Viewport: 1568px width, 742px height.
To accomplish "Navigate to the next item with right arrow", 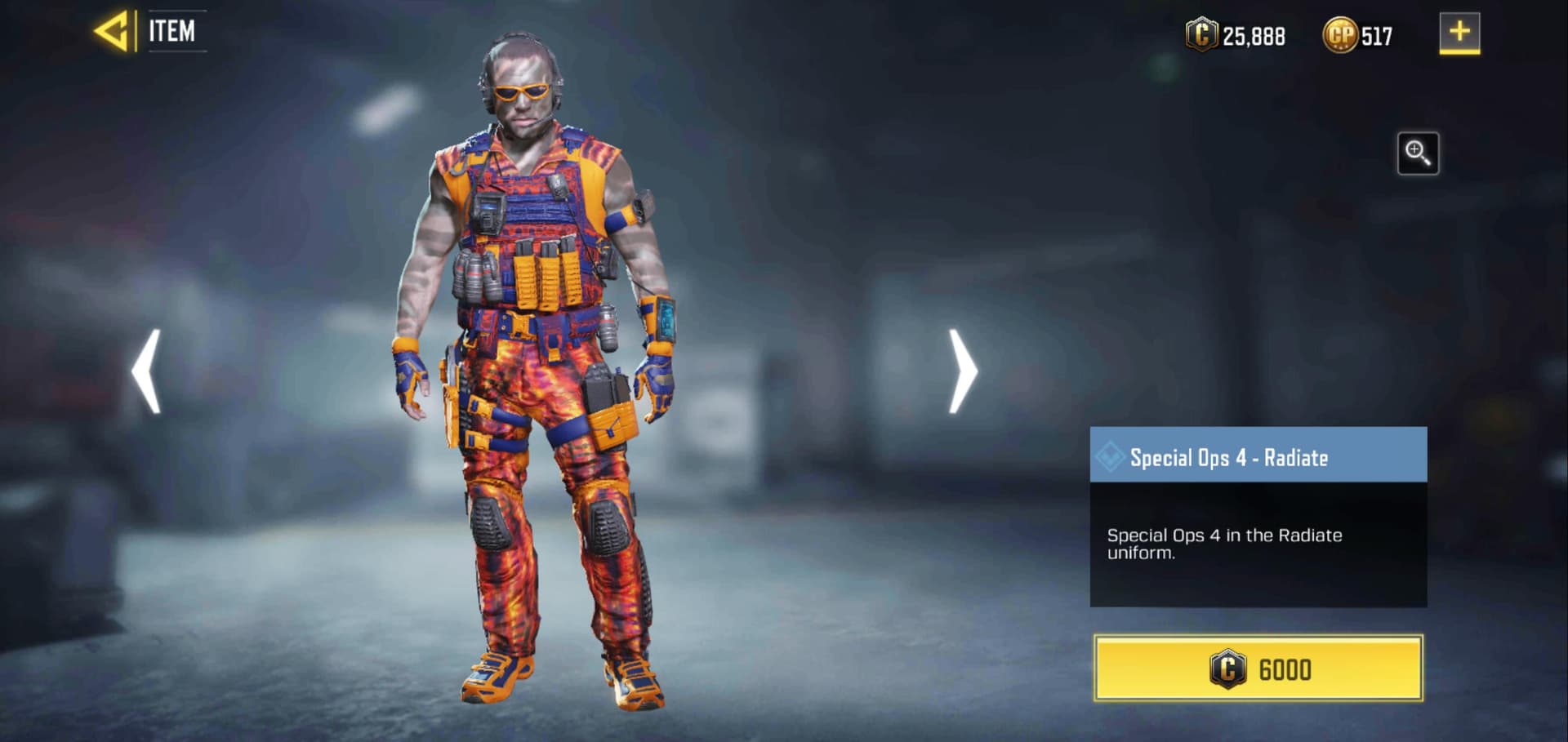I will click(x=961, y=371).
